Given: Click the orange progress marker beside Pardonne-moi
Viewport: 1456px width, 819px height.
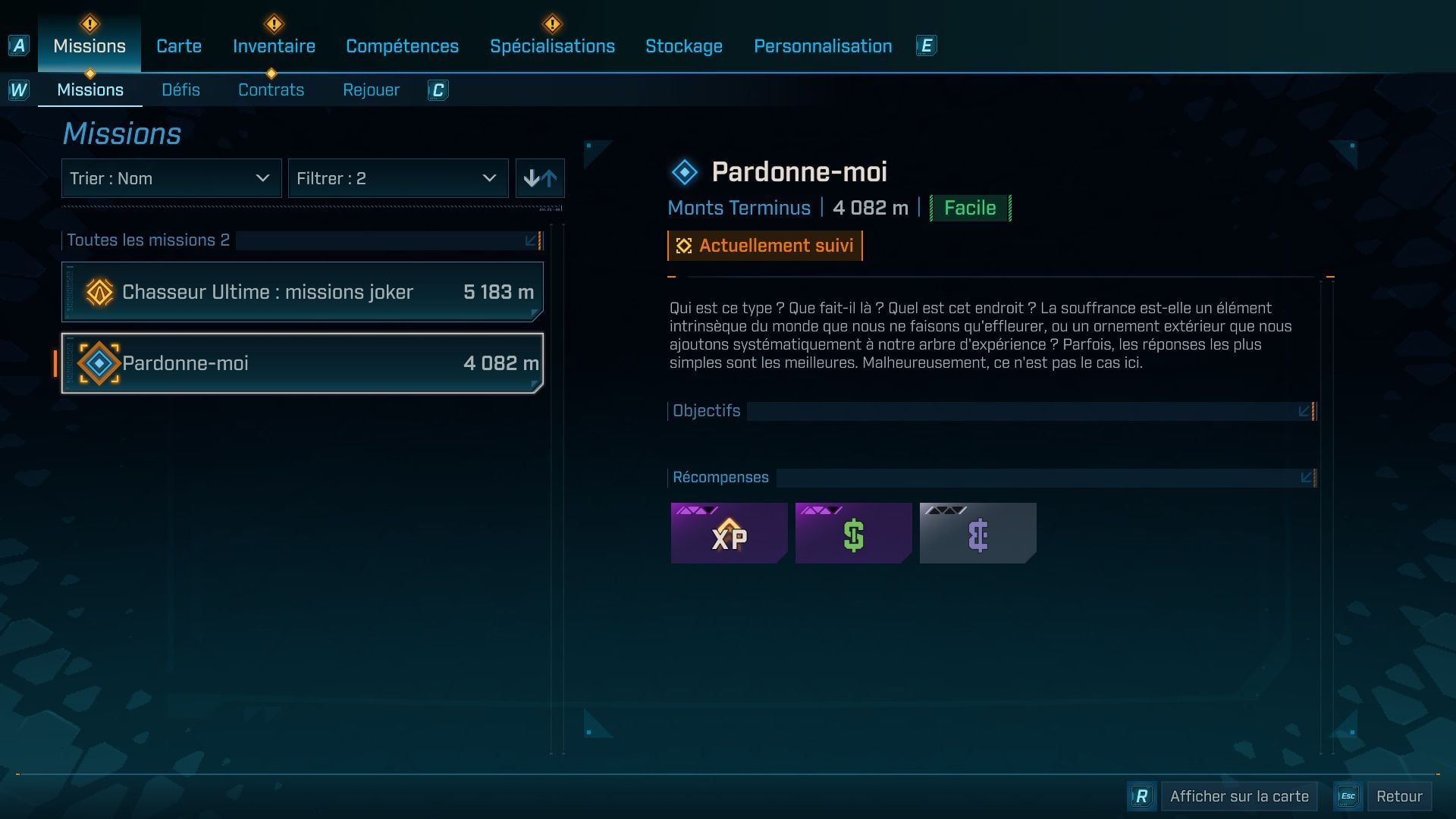Looking at the screenshot, I should (55, 363).
